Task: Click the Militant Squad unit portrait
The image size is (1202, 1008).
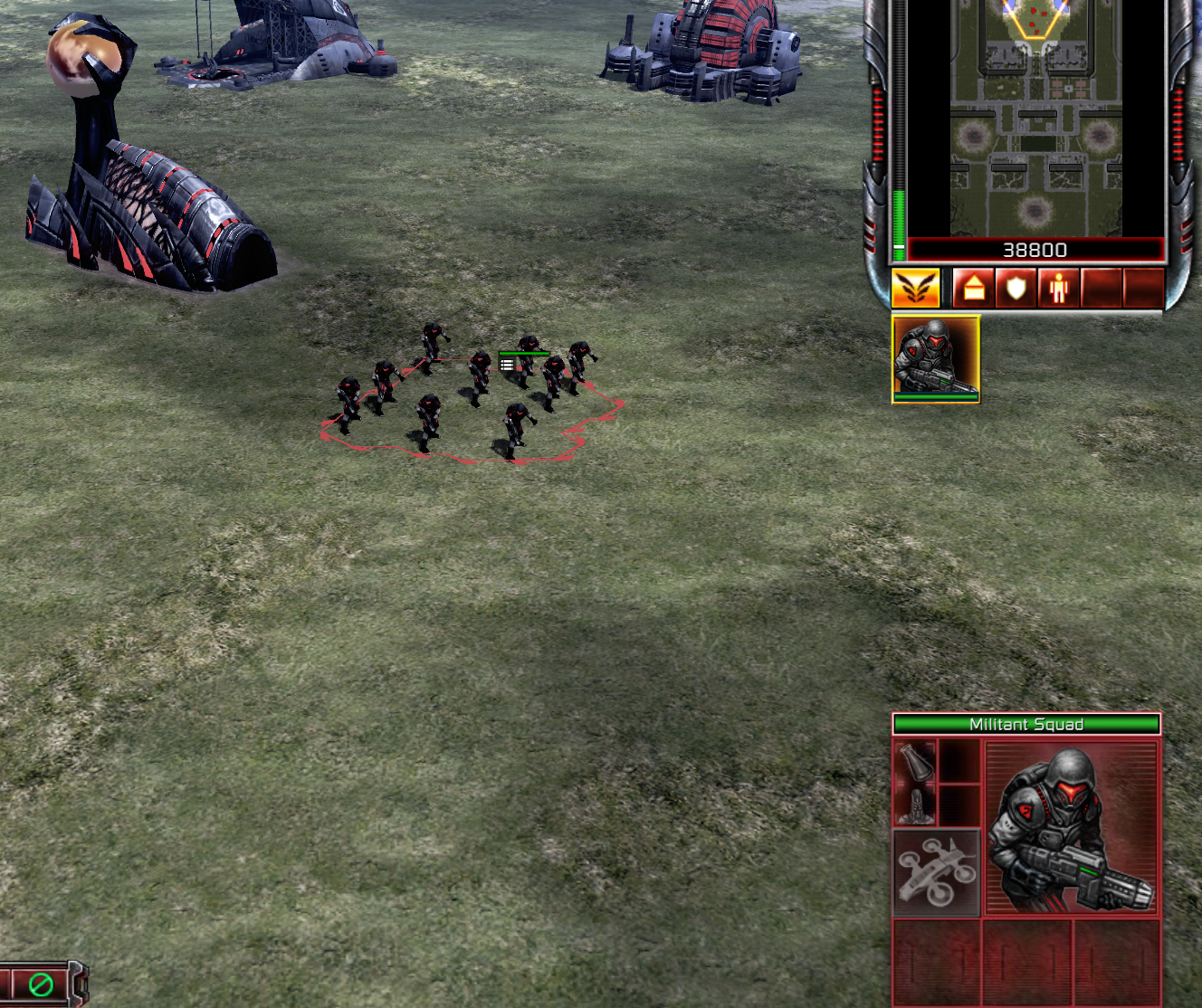Action: coord(1071,827)
